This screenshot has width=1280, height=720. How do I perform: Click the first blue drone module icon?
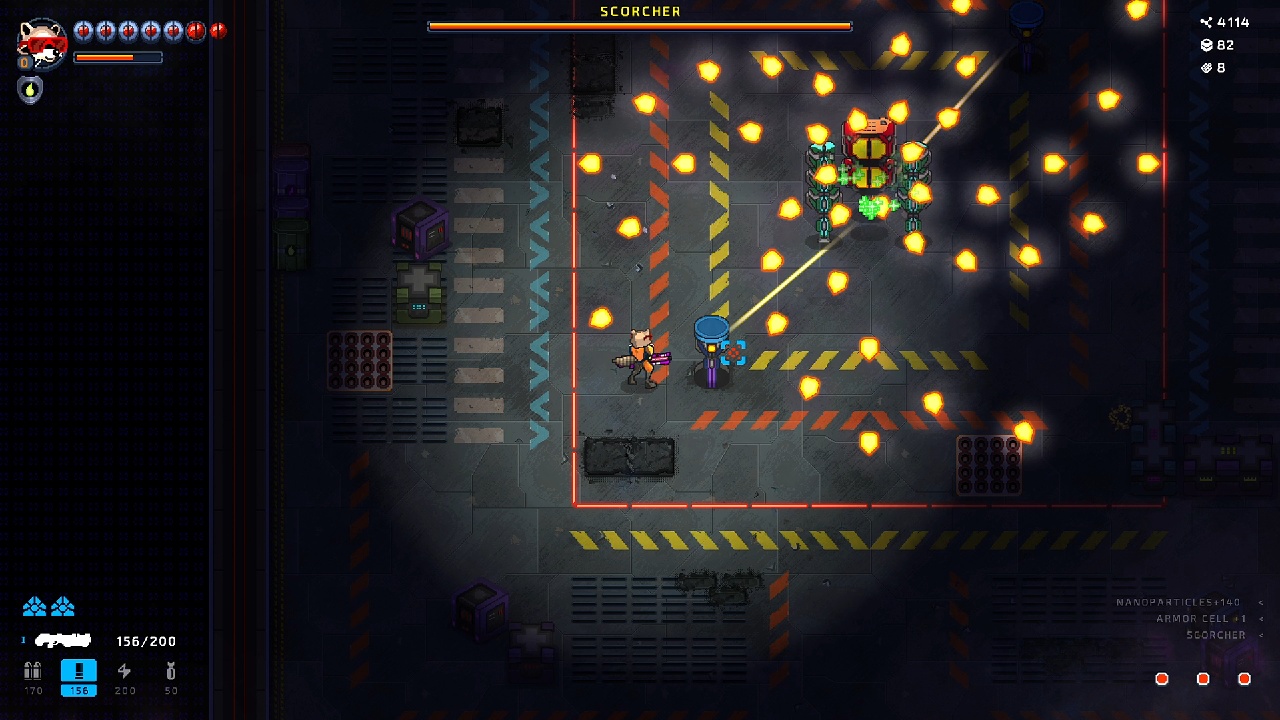(x=35, y=606)
